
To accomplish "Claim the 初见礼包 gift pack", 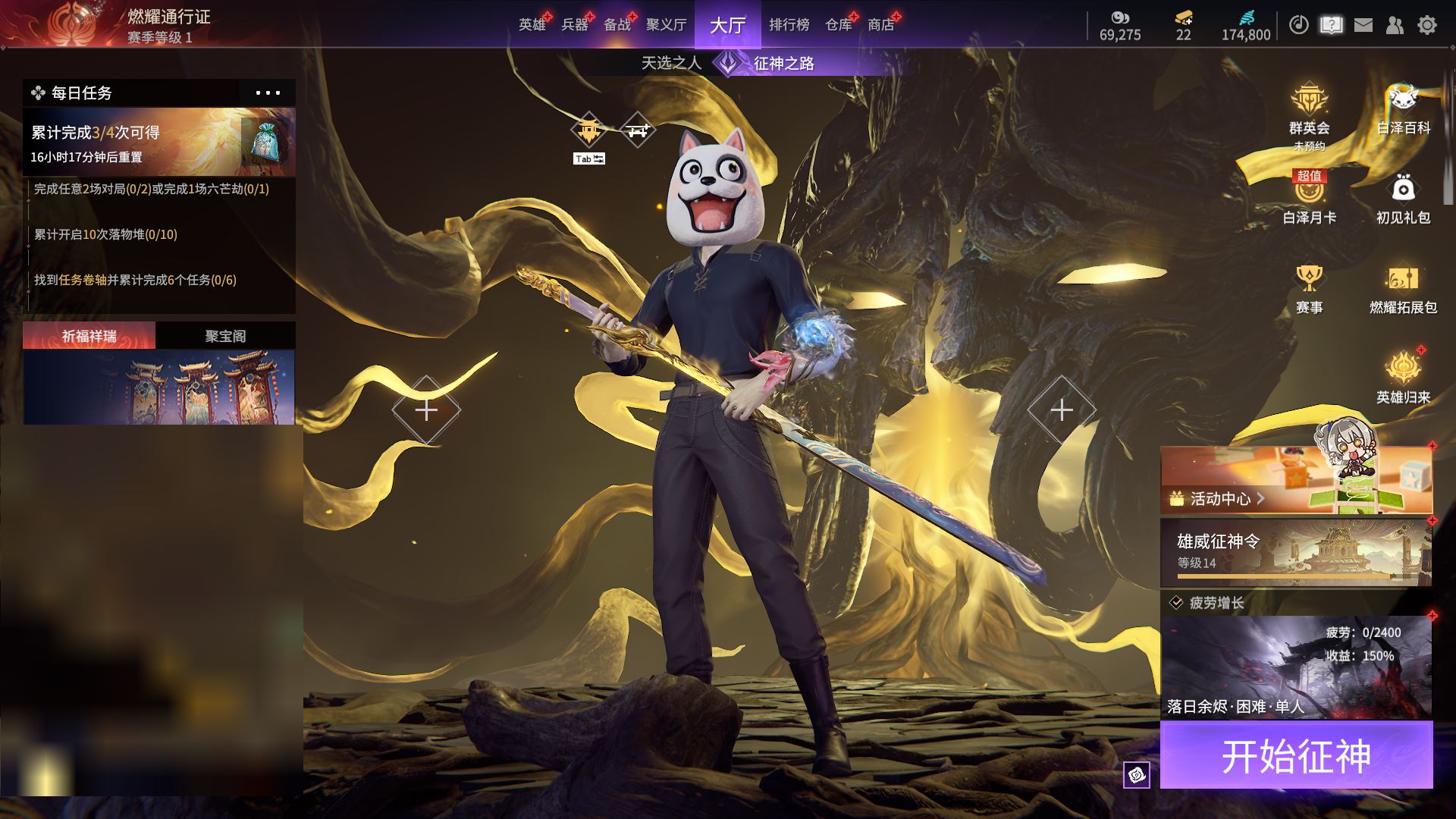I will 1403,199.
